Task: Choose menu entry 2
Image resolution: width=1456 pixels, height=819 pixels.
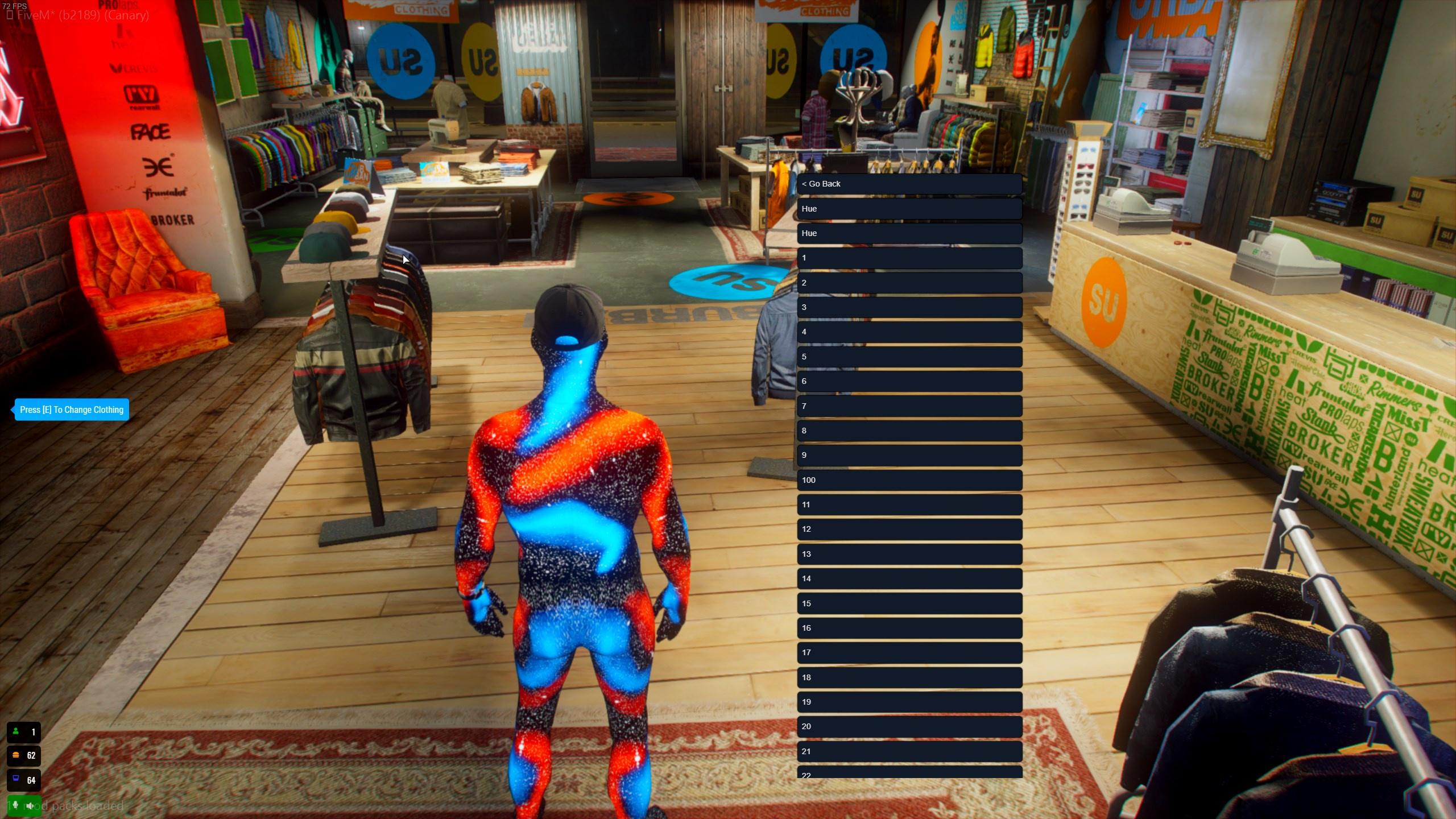Action: pos(909,283)
